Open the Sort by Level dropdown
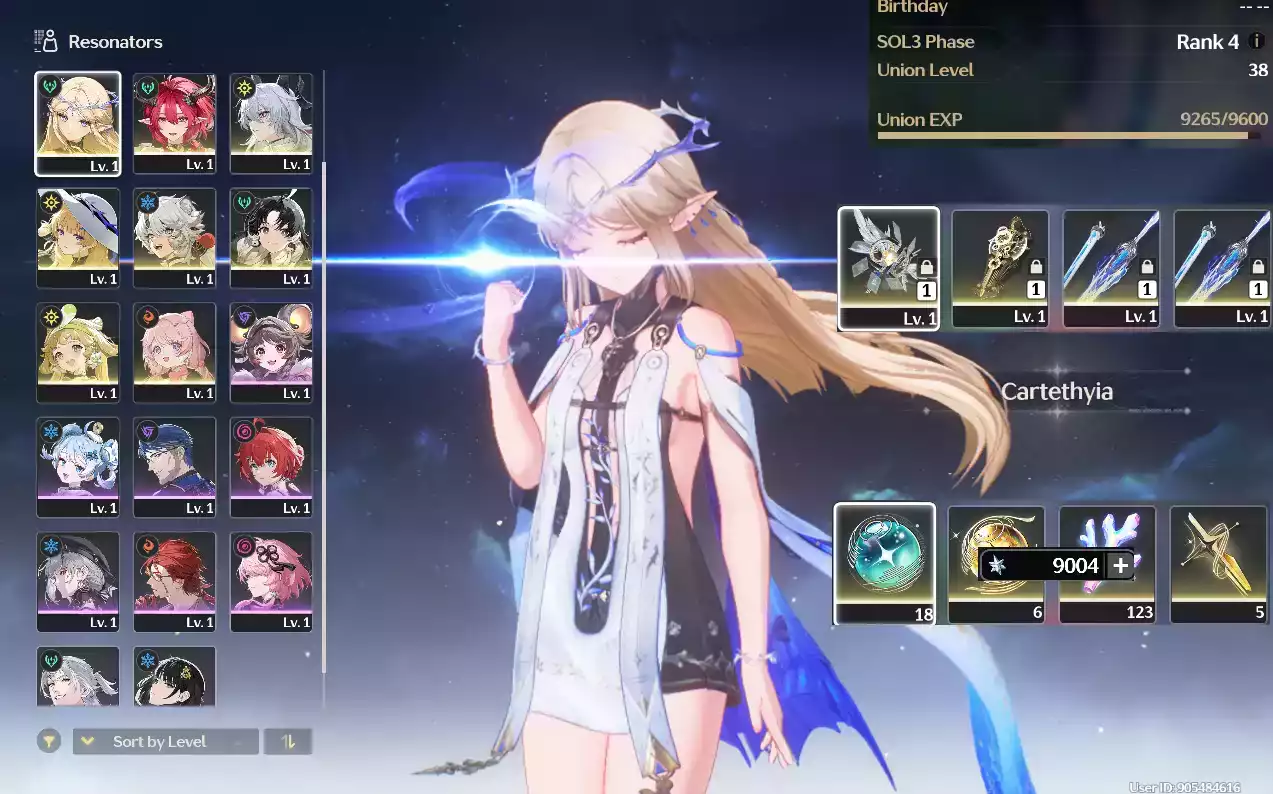 click(165, 741)
